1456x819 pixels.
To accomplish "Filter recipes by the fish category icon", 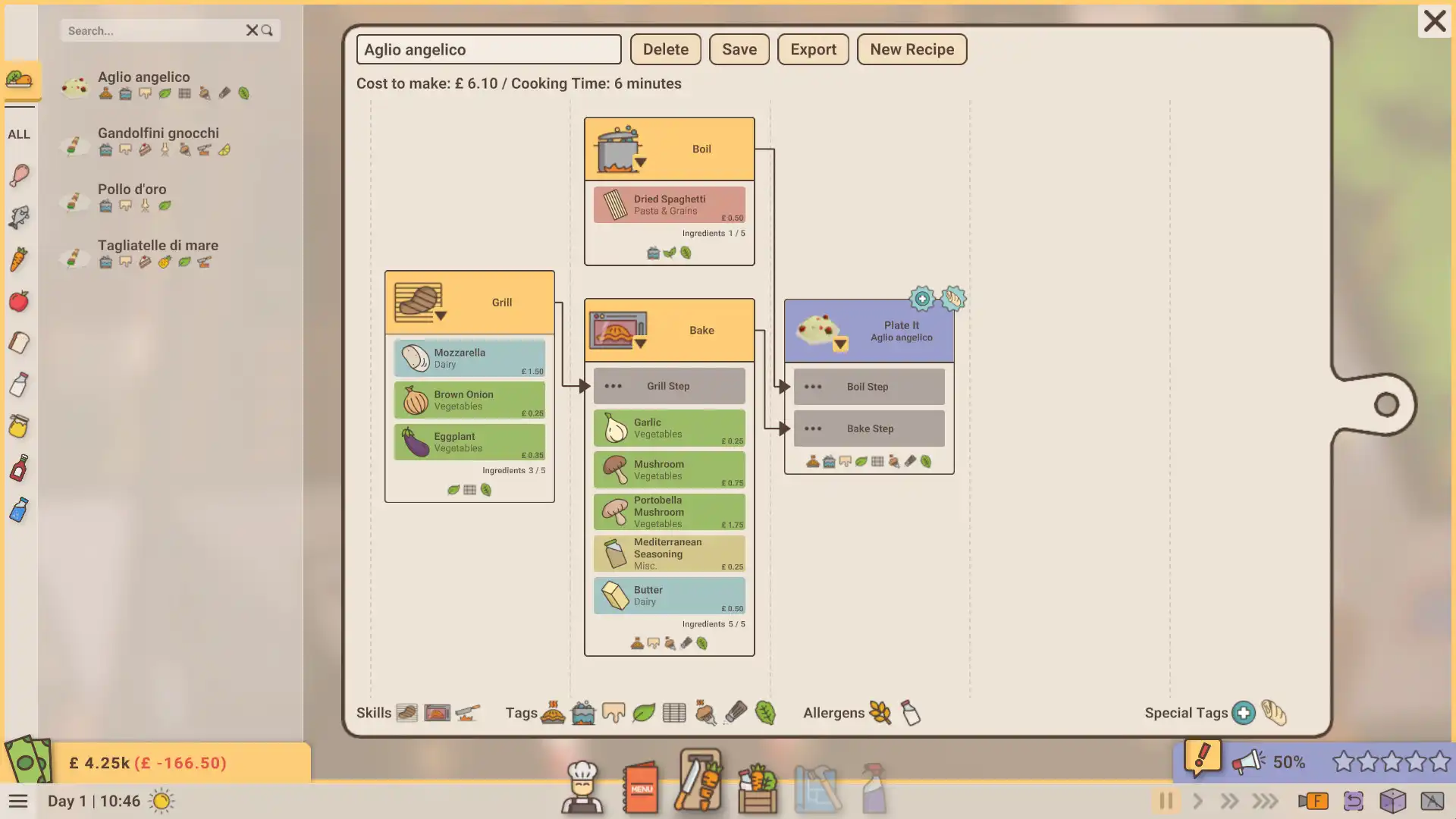I will click(x=19, y=217).
